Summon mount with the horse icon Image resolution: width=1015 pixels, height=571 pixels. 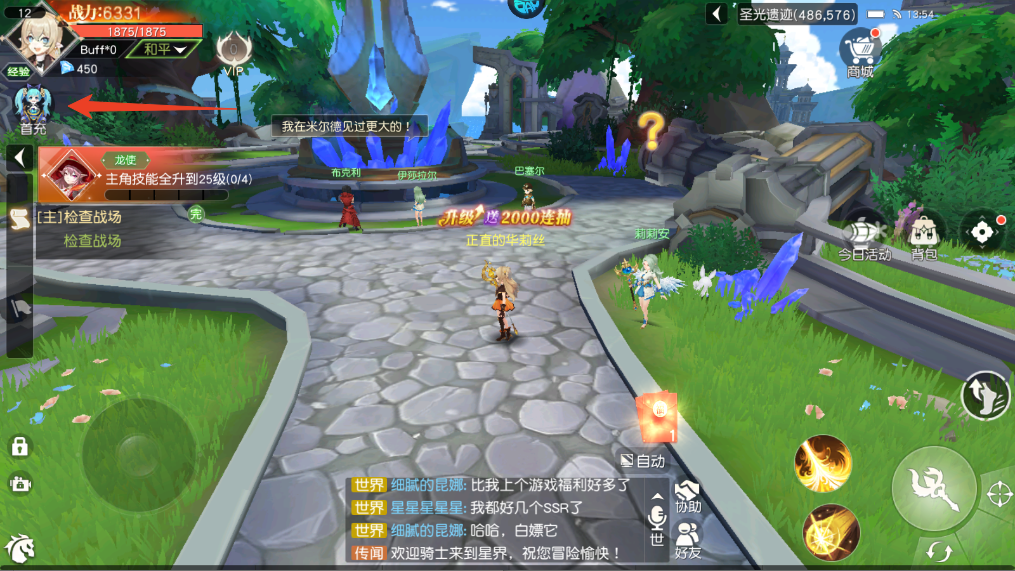click(x=19, y=548)
